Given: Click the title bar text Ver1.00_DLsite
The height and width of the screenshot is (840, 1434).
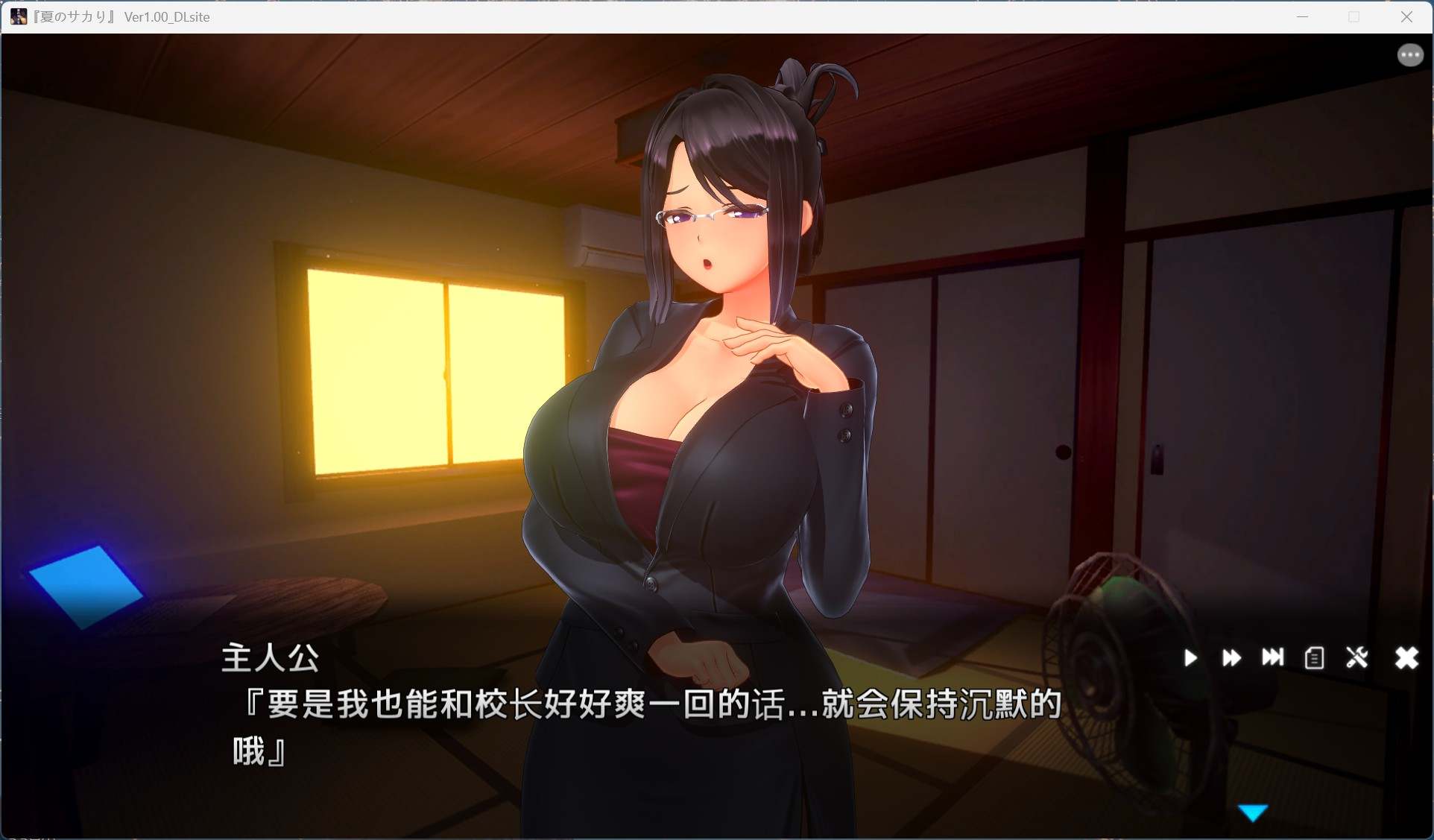Looking at the screenshot, I should [167, 16].
